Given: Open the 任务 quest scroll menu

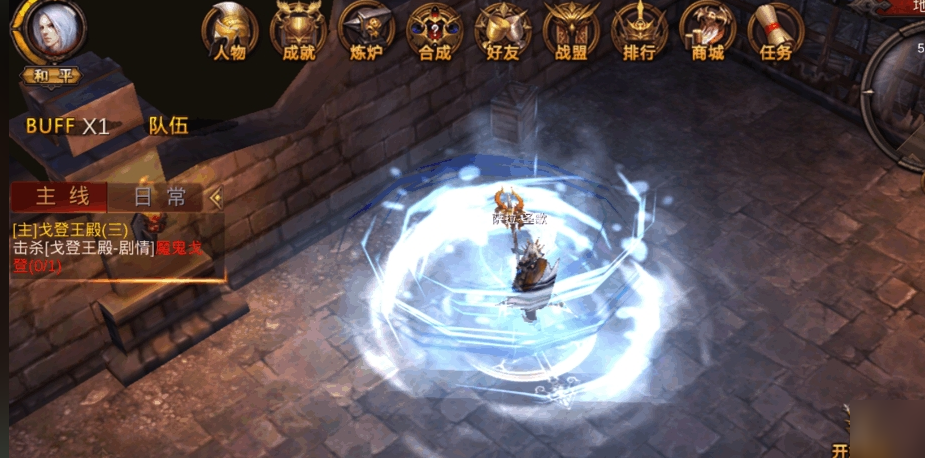Looking at the screenshot, I should pyautogui.click(x=775, y=30).
